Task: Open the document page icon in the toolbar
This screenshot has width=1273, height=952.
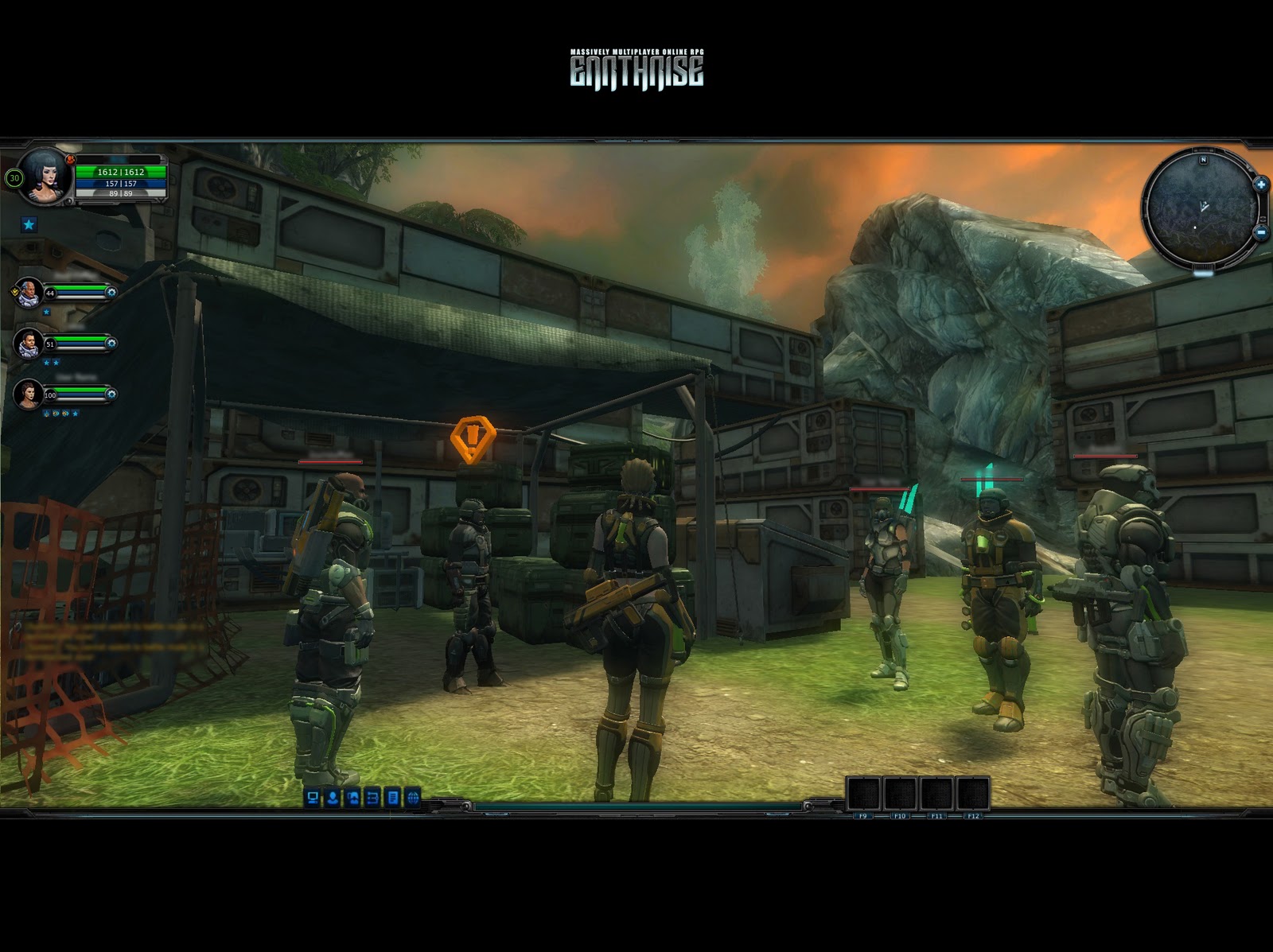Action: 392,798
